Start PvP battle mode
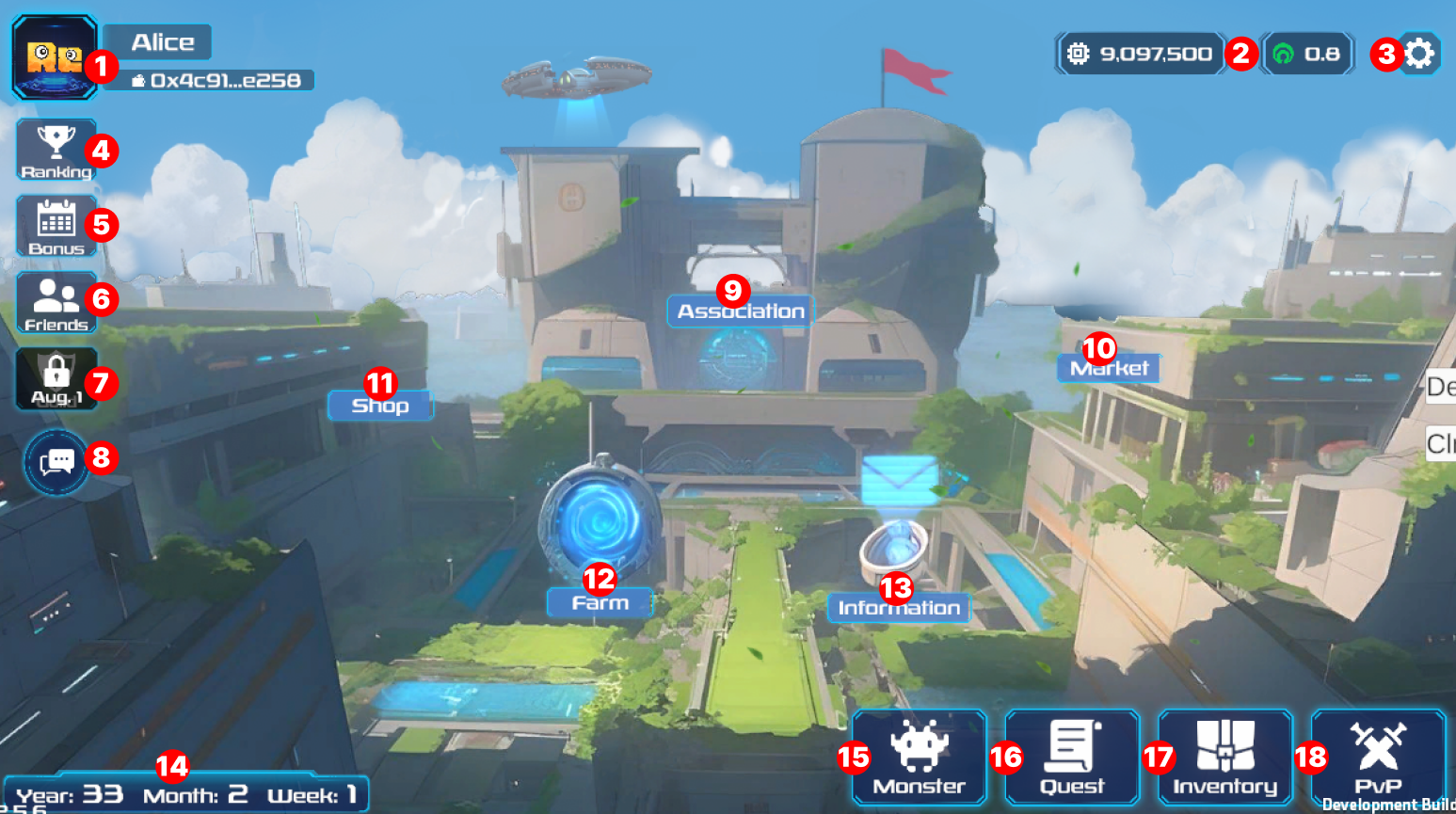The width and height of the screenshot is (1456, 814). point(1378,758)
